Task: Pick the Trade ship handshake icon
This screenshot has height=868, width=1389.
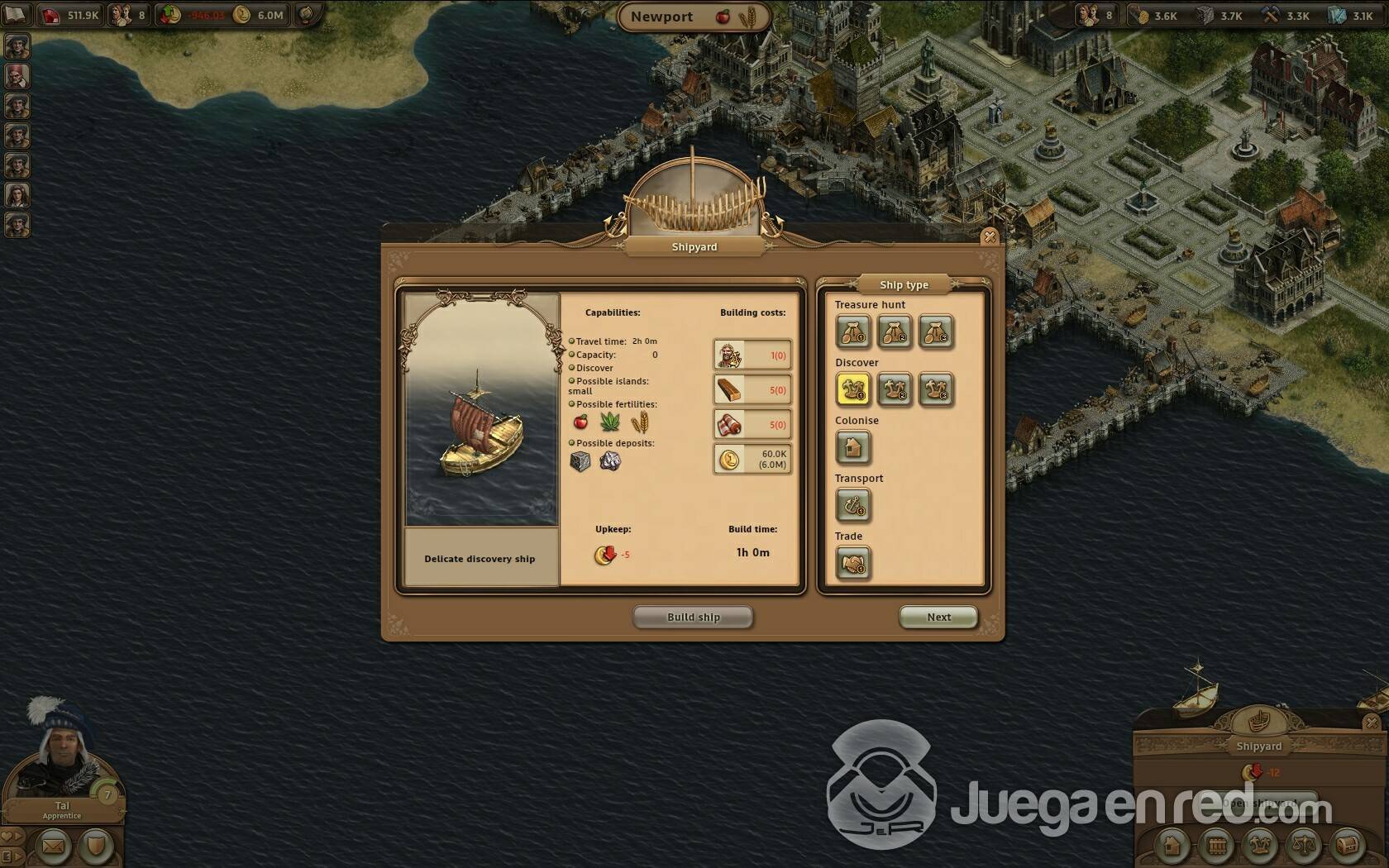Action: coord(852,564)
